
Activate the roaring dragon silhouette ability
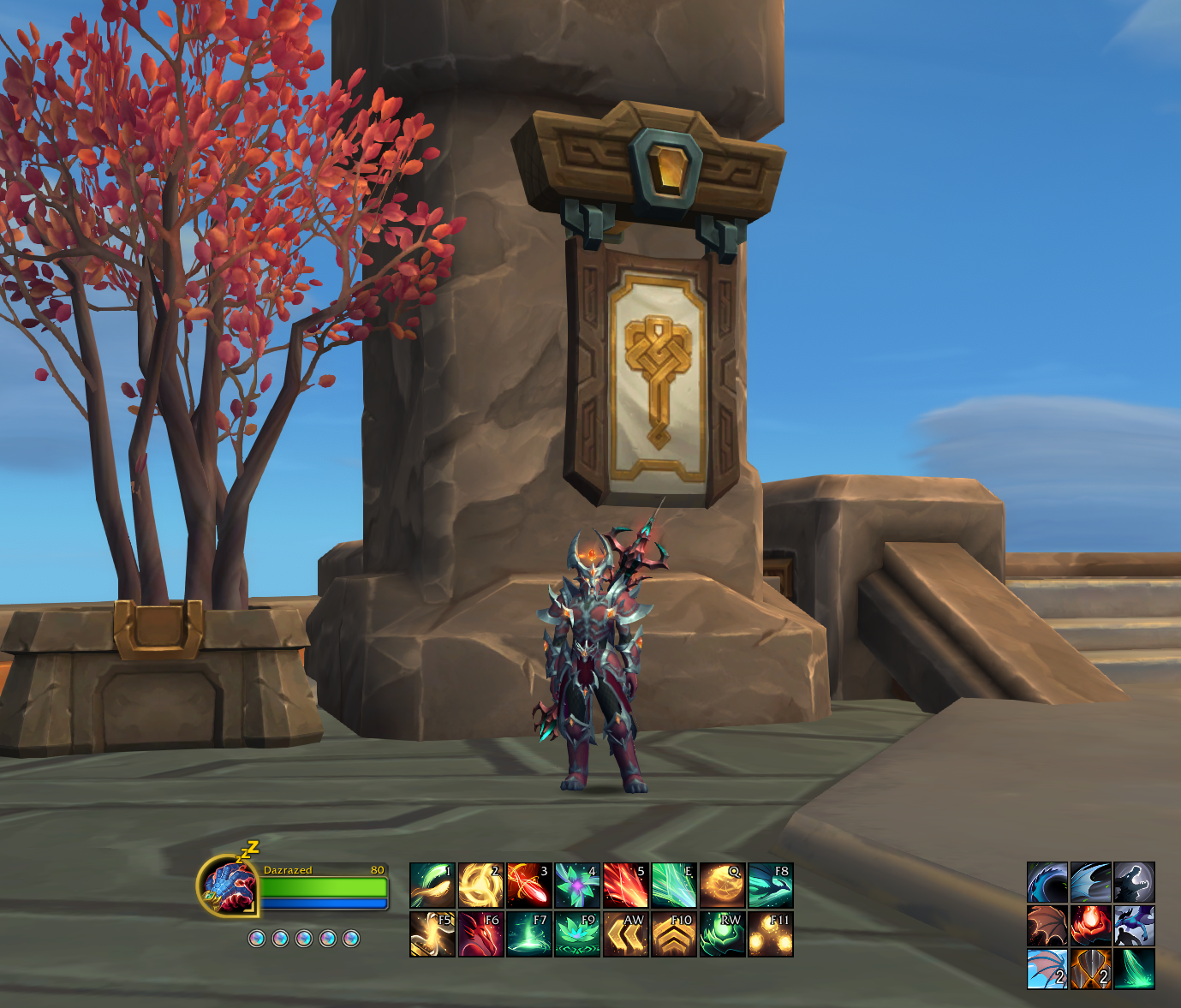1134,883
